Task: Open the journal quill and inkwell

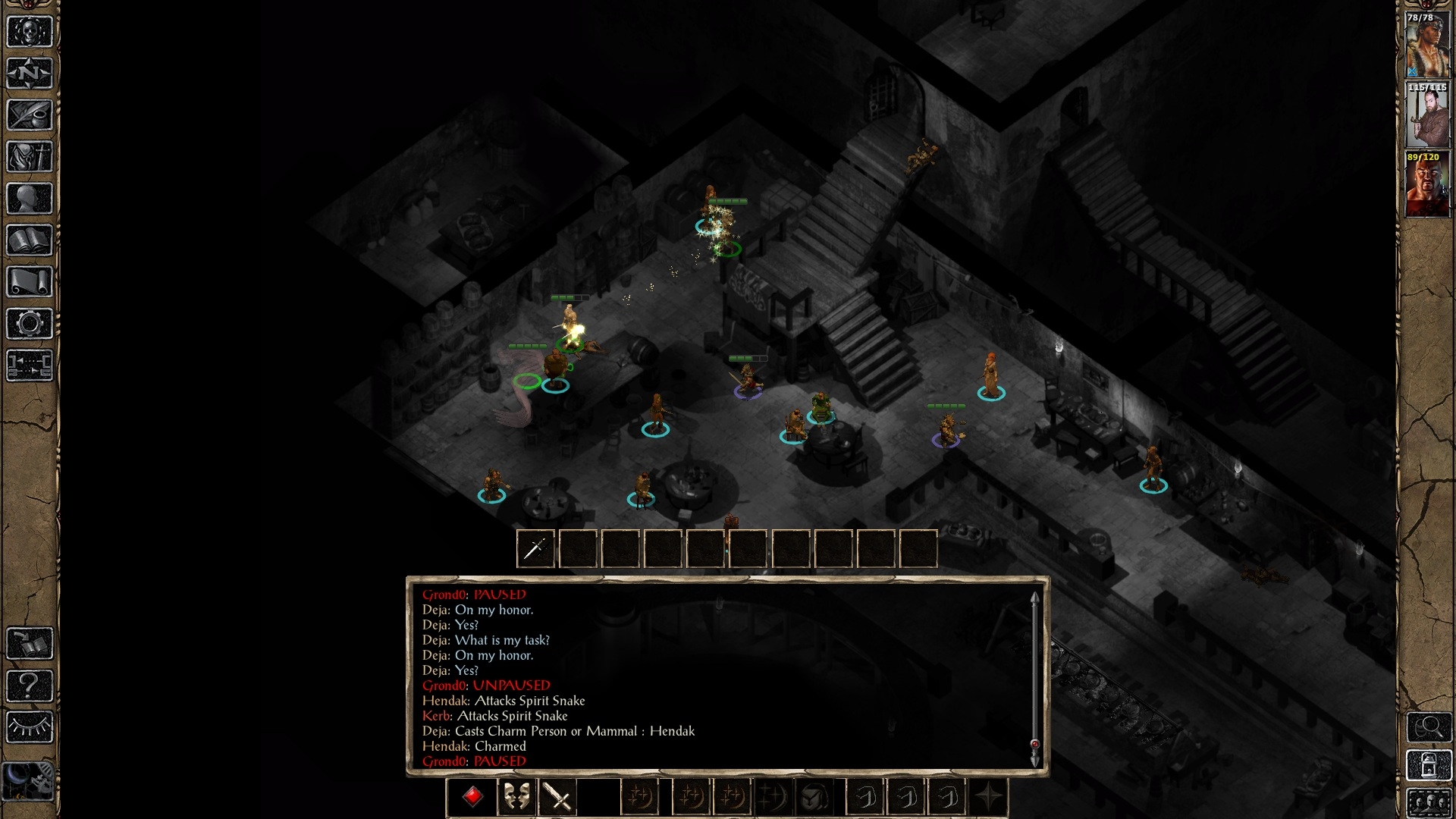Action: [30, 115]
